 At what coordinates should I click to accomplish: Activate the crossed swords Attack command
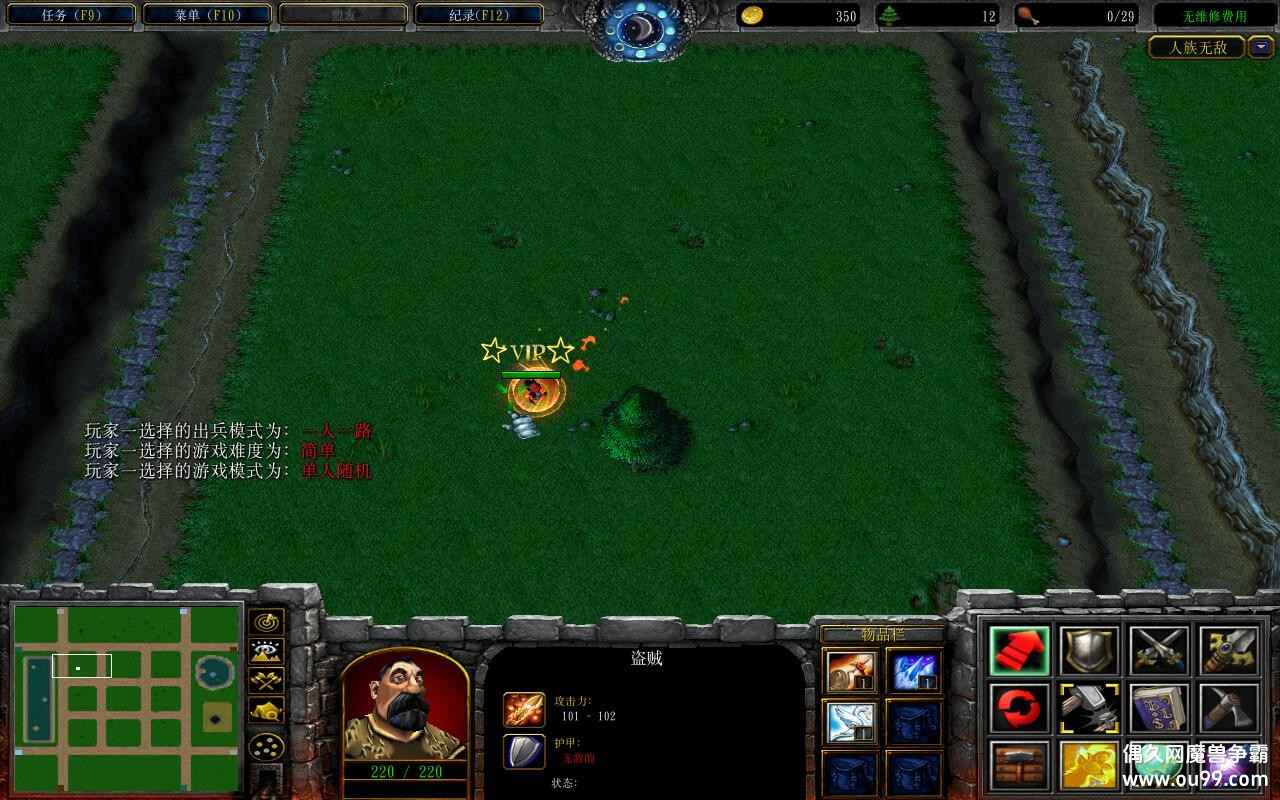pos(1159,651)
